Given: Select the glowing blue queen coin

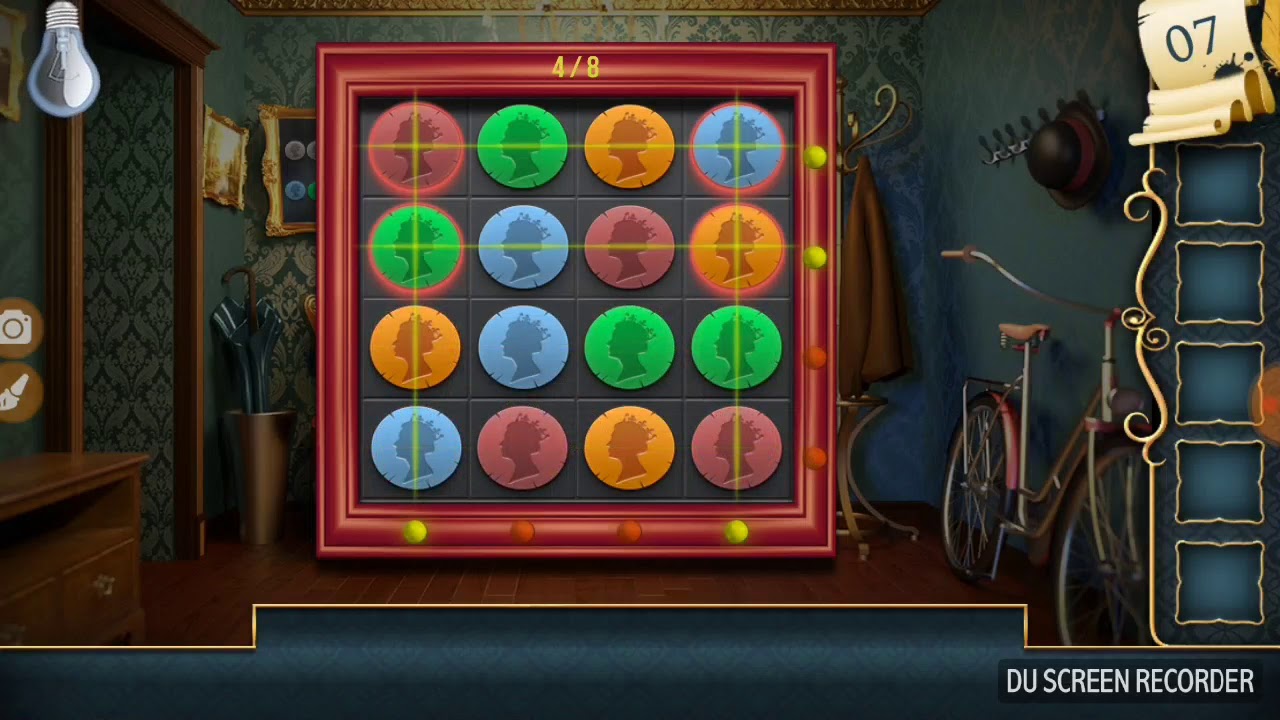Looking at the screenshot, I should 737,148.
